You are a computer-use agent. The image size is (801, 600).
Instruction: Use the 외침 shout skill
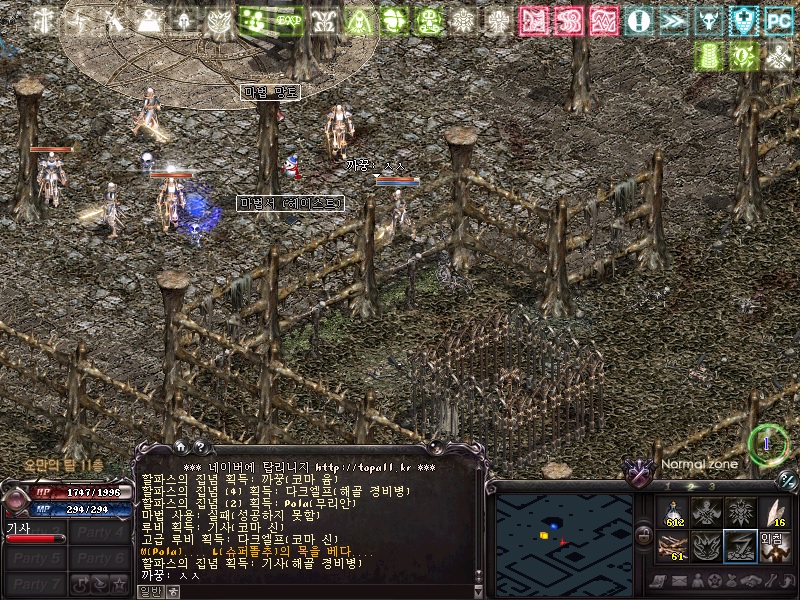[773, 546]
